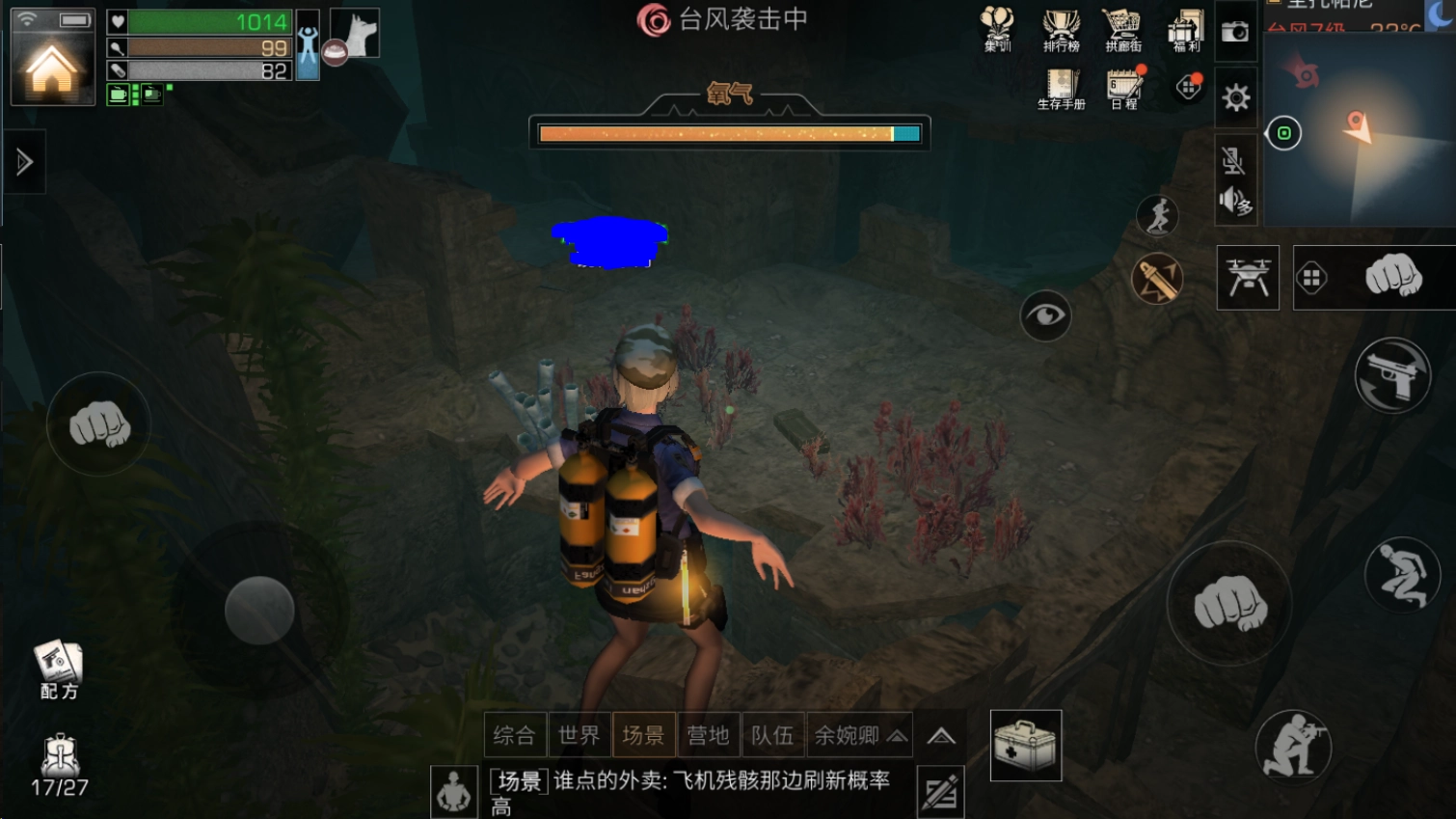This screenshot has width=1456, height=819.
Task: Toggle the voice speaker channel icon
Action: tap(1235, 203)
